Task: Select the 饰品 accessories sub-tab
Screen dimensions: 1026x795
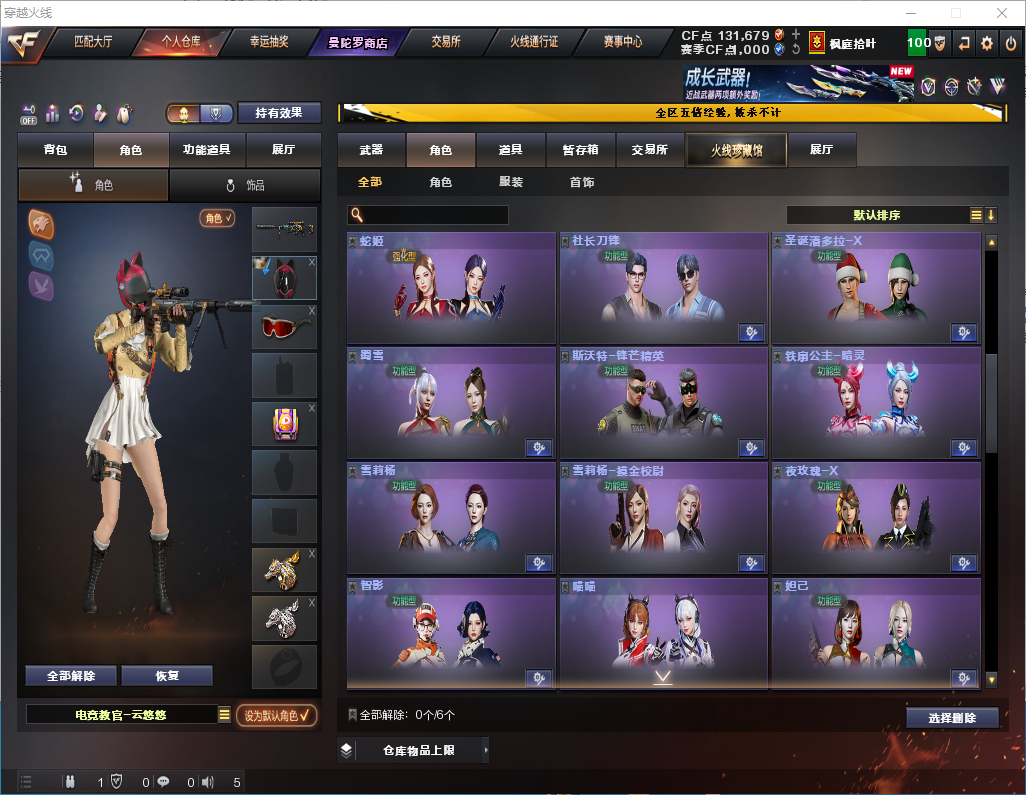Action: (x=245, y=185)
